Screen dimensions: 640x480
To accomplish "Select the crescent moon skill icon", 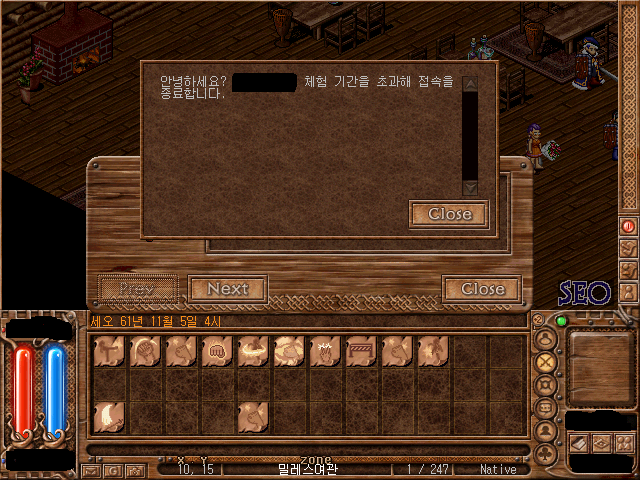I will [108, 416].
